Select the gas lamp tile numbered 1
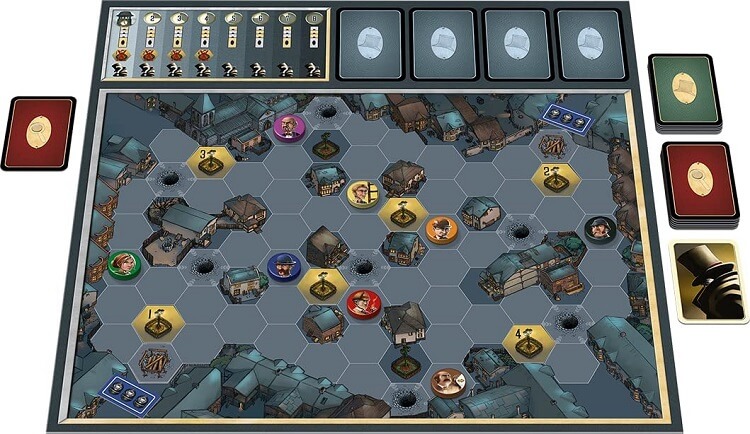750x434 pixels. click(x=158, y=321)
